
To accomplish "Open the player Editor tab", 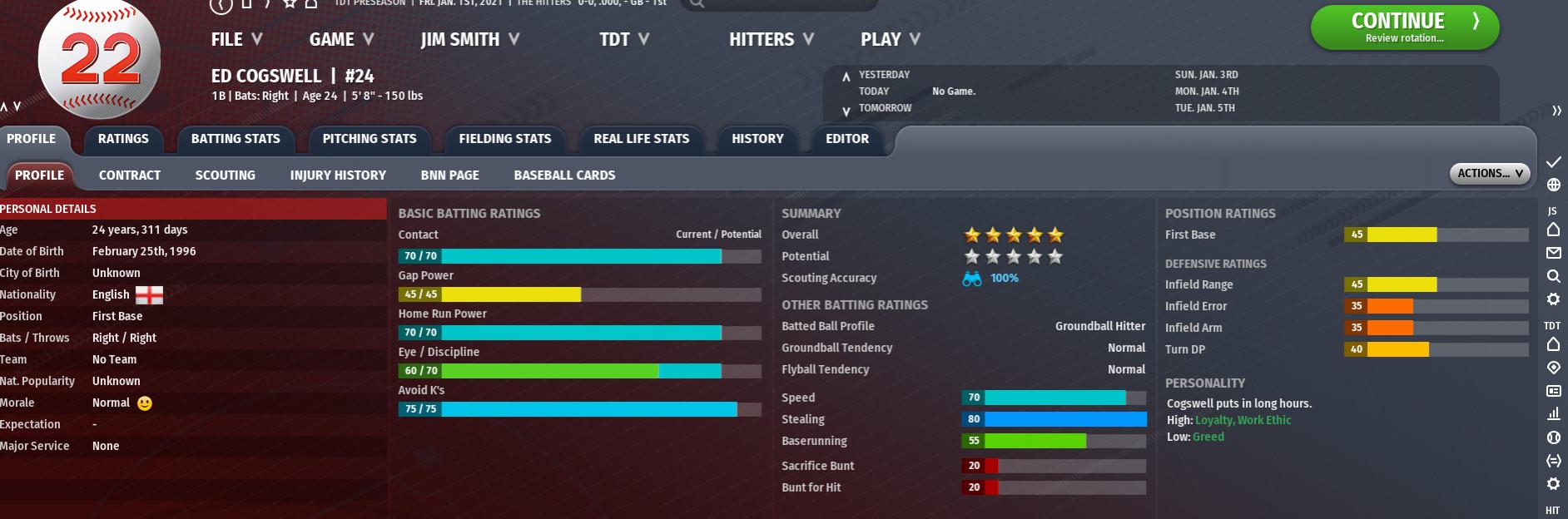I will pos(847,139).
